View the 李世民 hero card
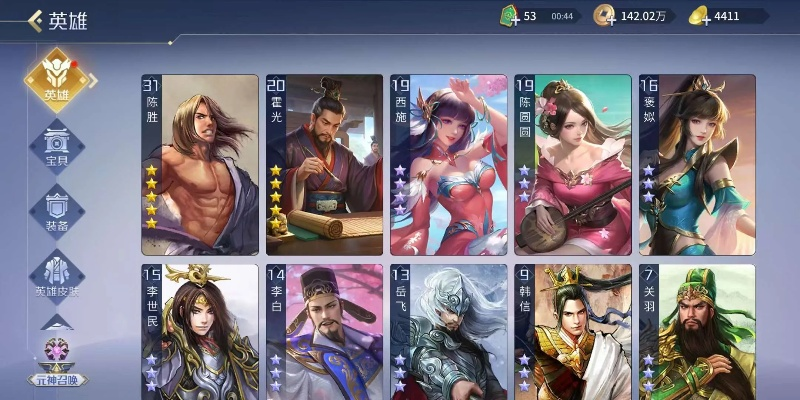This screenshot has width=800, height=400. pyautogui.click(x=200, y=332)
